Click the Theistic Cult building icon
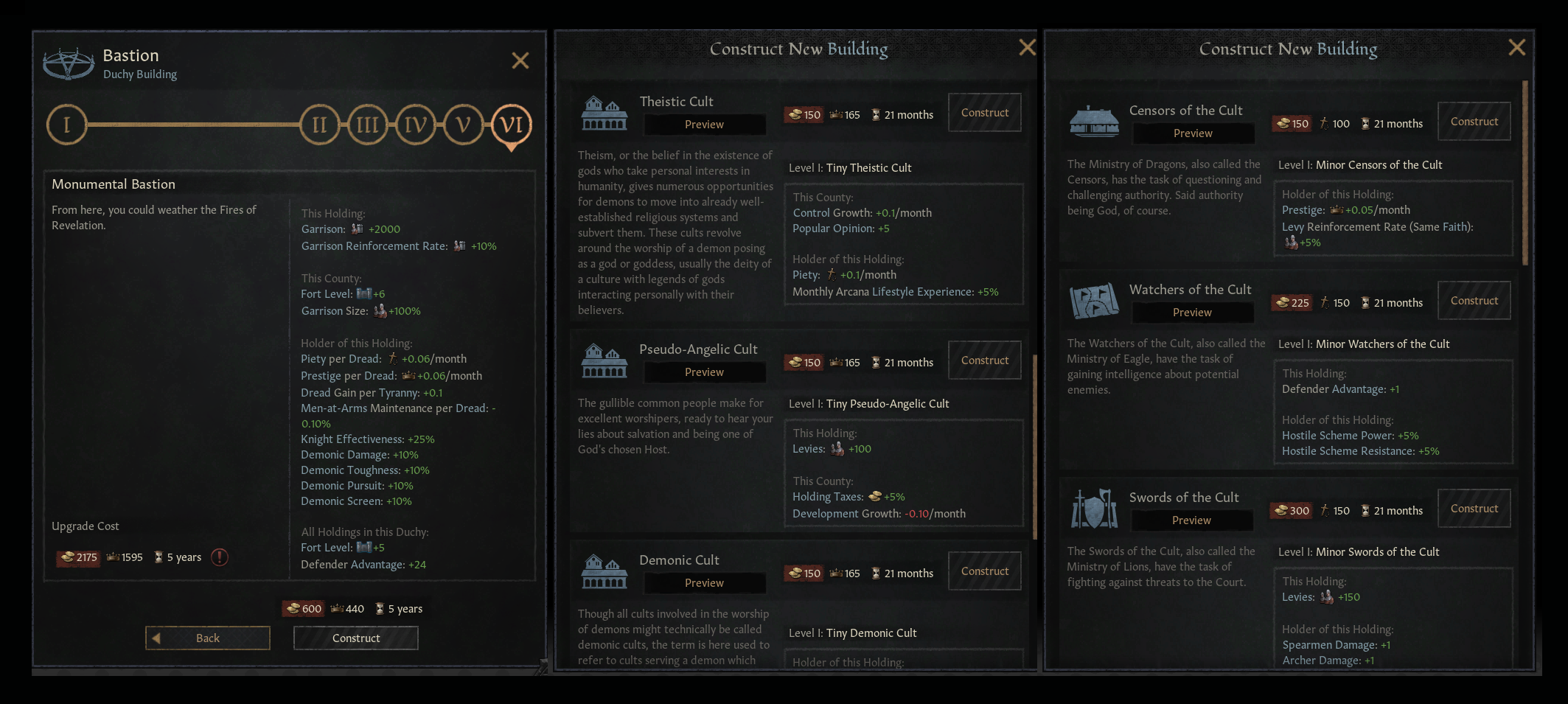The height and width of the screenshot is (704, 1568). (x=603, y=112)
